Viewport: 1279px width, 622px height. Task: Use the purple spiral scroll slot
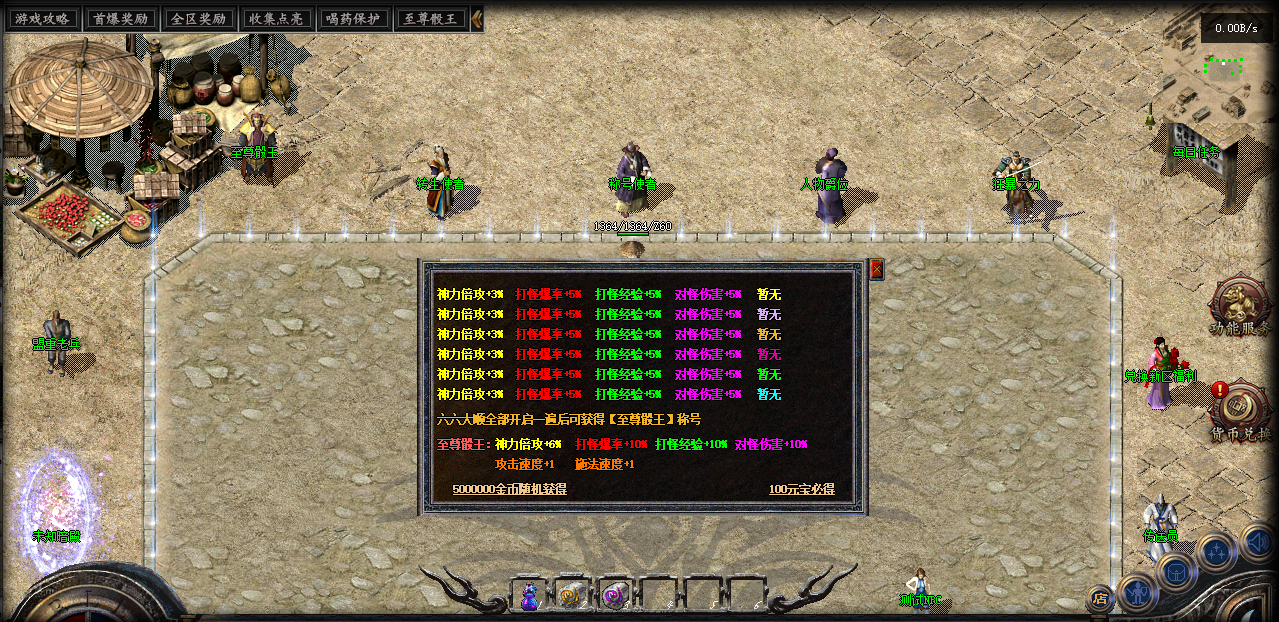pos(614,594)
